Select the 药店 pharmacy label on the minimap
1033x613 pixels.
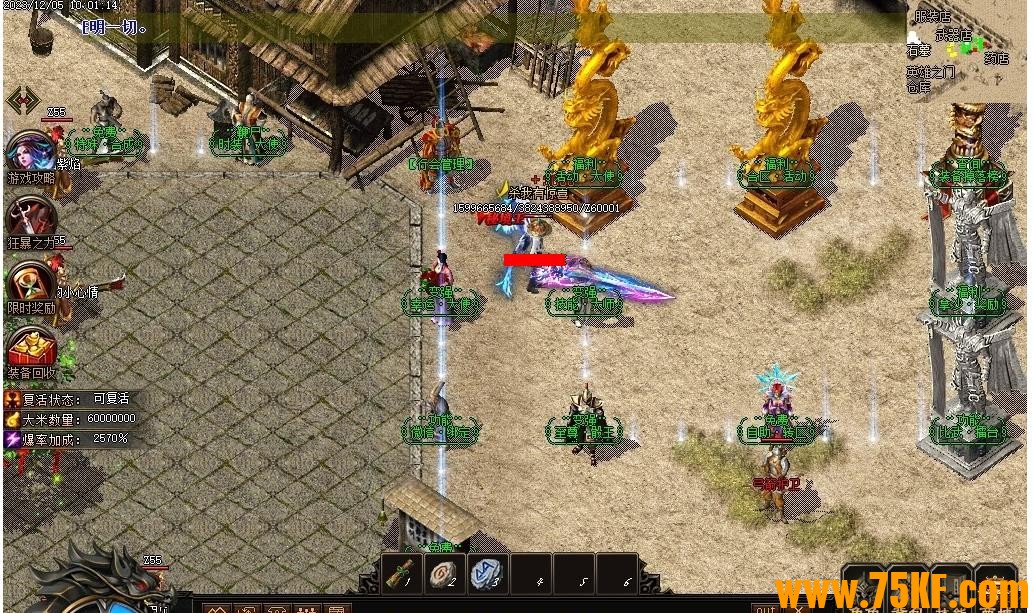pyautogui.click(x=996, y=59)
